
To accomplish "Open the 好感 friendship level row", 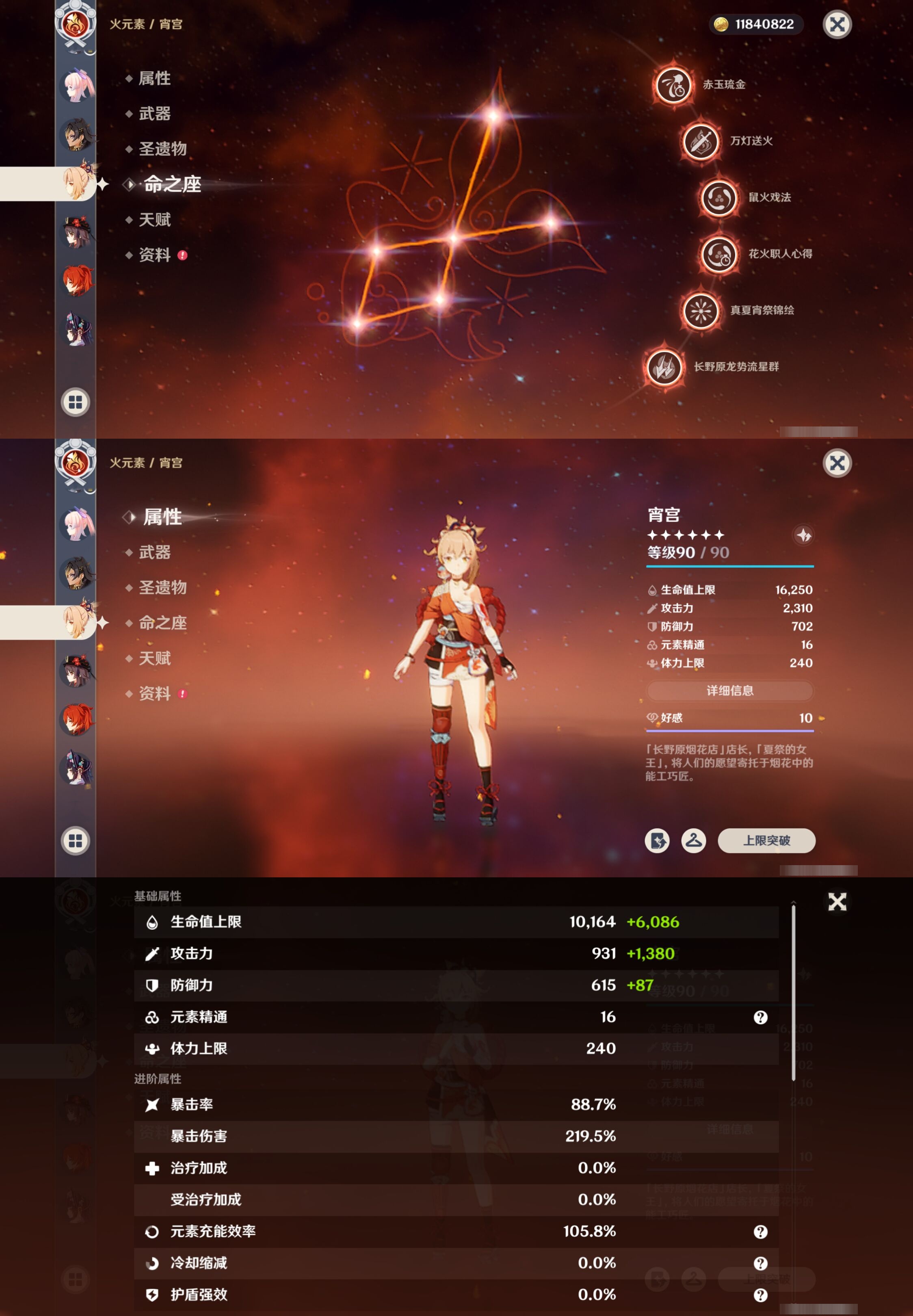I will tap(729, 718).
